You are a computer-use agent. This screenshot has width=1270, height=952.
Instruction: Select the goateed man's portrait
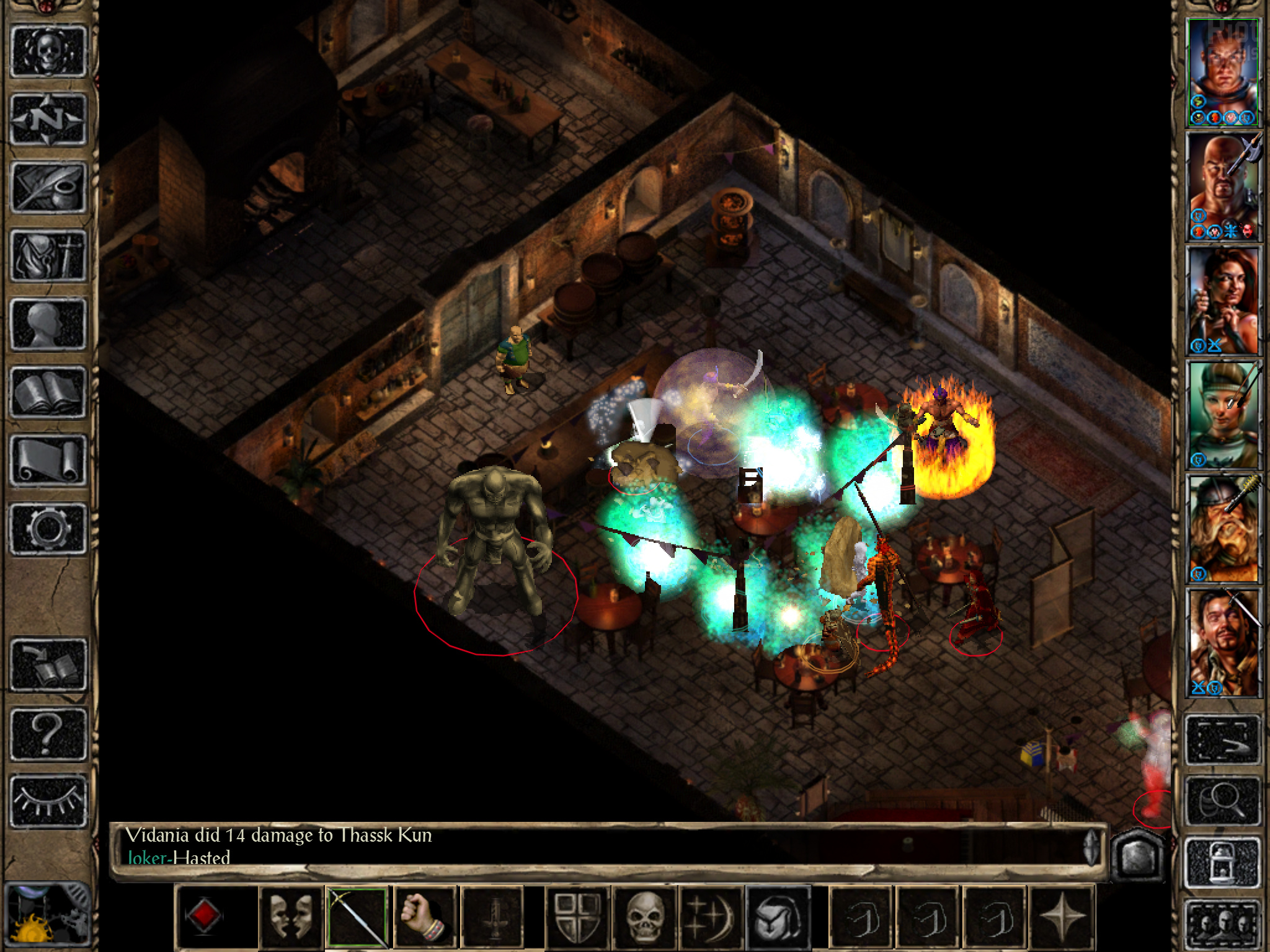(1223, 642)
